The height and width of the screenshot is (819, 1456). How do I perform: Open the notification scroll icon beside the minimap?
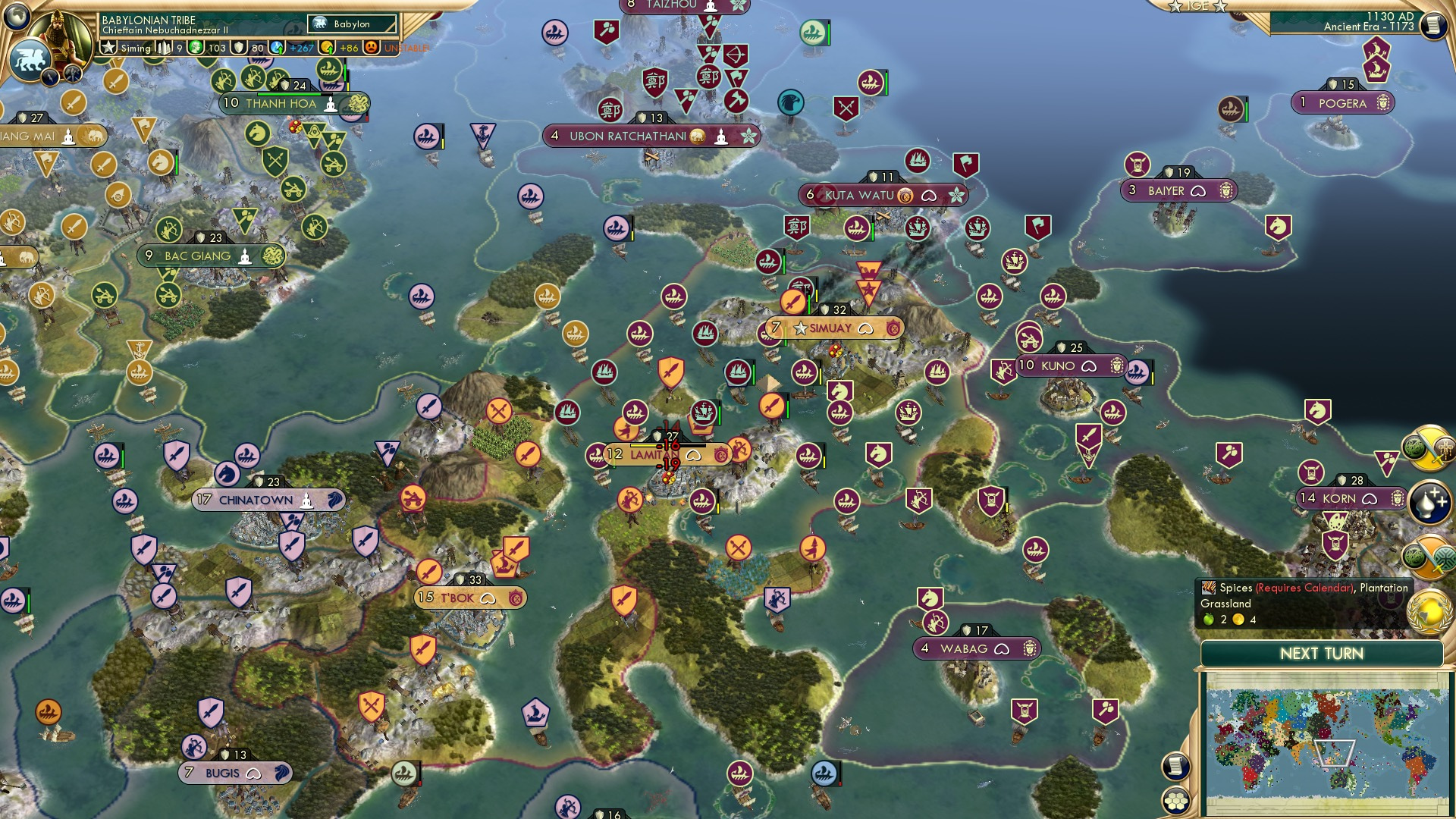tap(1175, 767)
